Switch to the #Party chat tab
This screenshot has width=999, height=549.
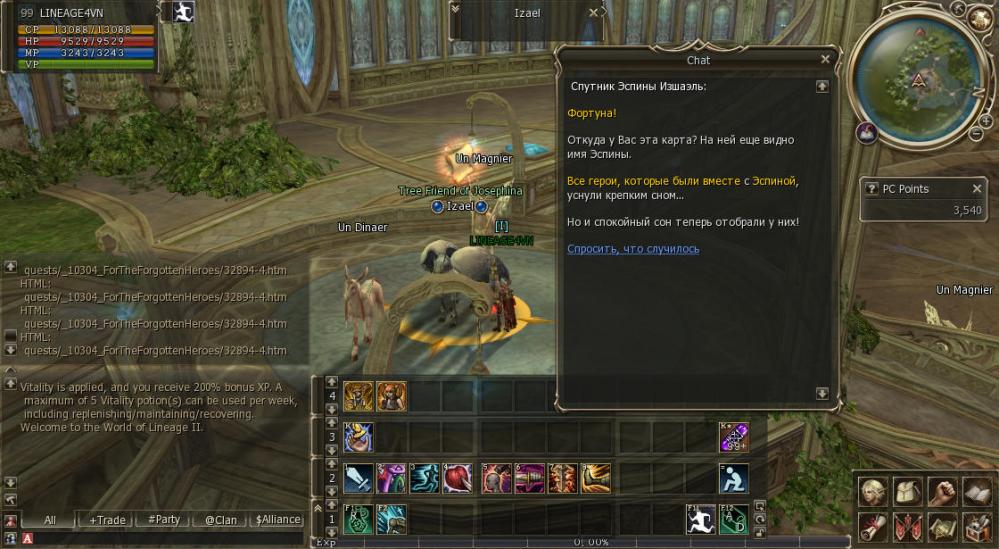pos(163,520)
